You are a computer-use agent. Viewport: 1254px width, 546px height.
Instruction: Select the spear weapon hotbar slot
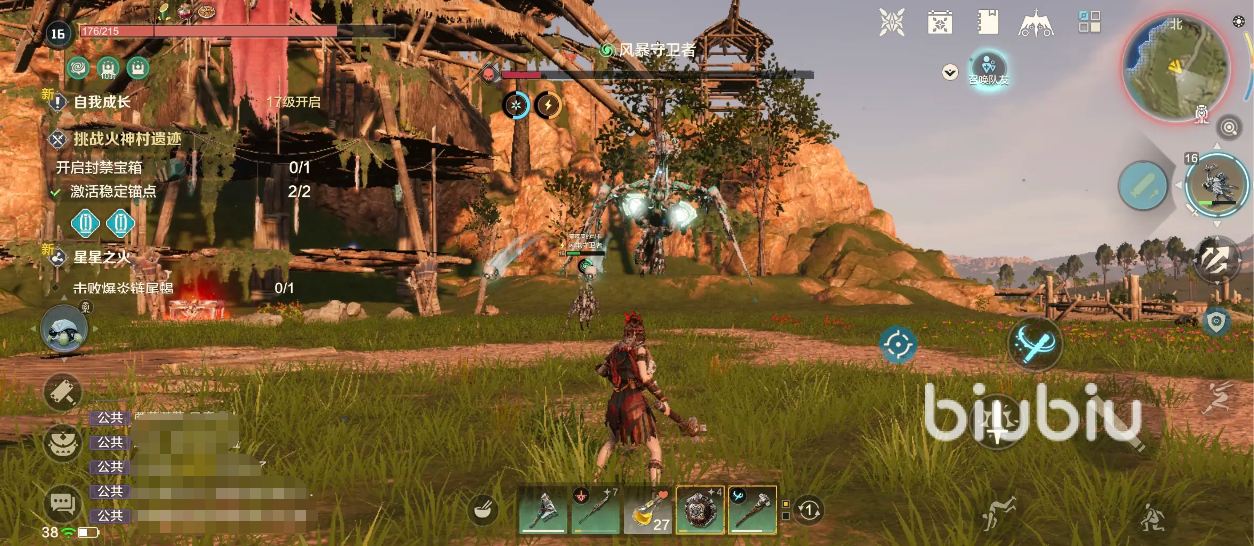pyautogui.click(x=595, y=511)
